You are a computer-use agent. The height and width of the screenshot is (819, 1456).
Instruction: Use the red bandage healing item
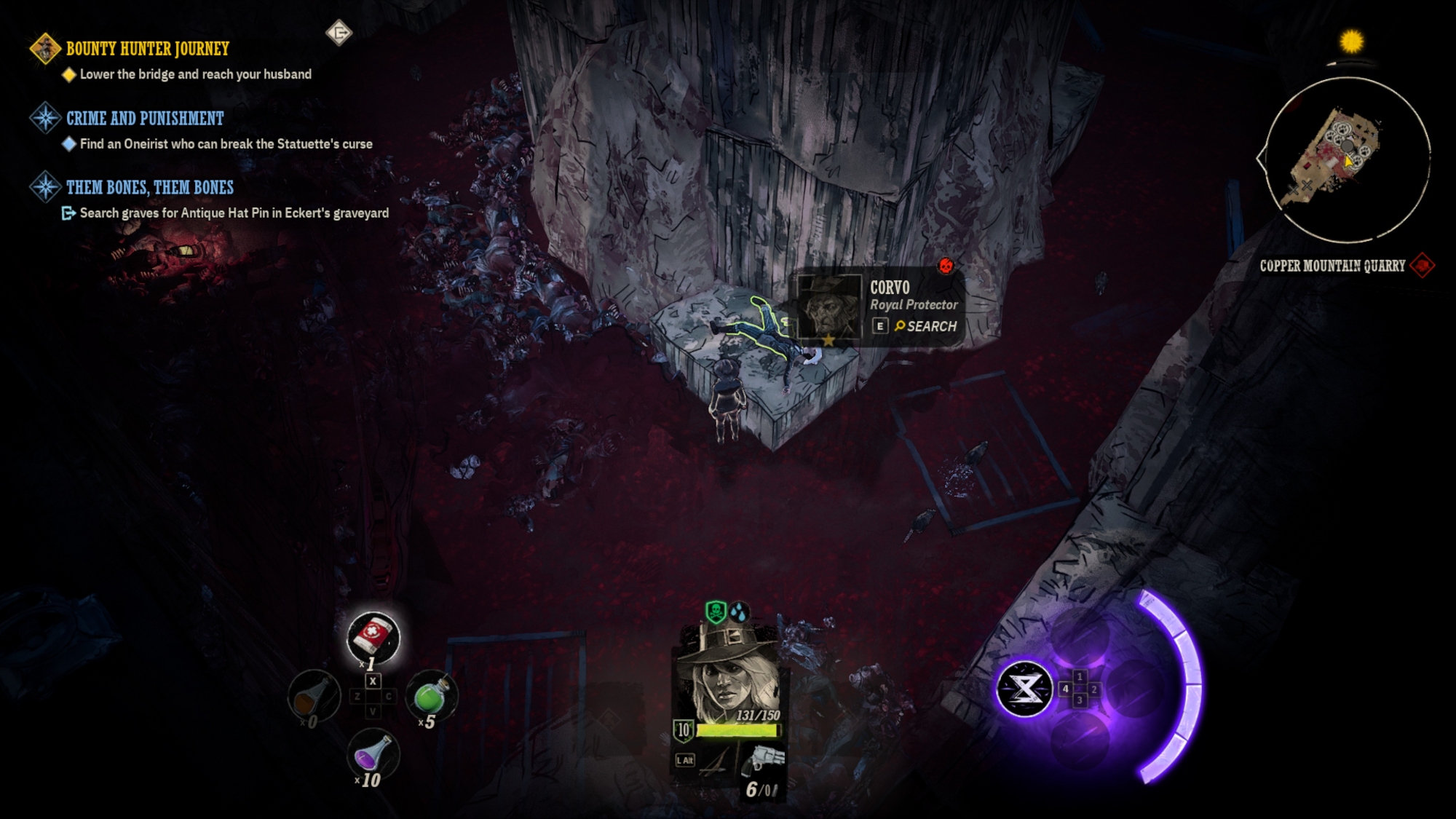click(x=373, y=637)
